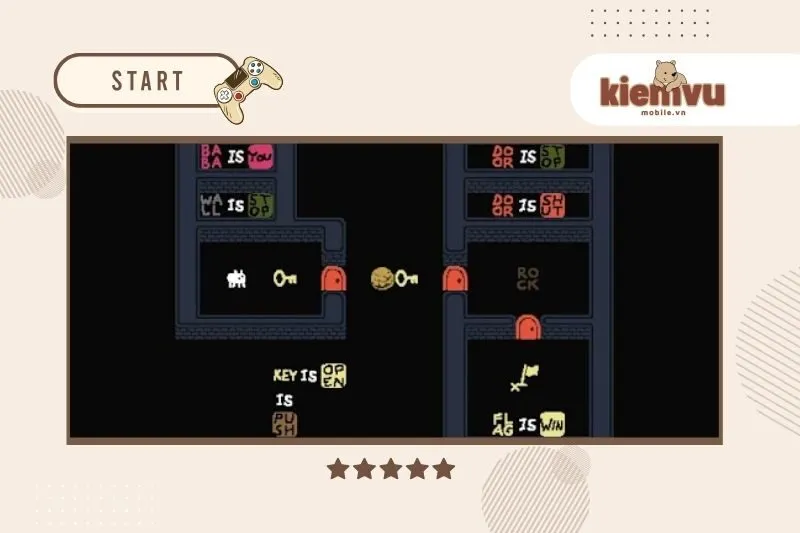
Task: Open the kienvu mobile.vn logo
Action: point(662,91)
